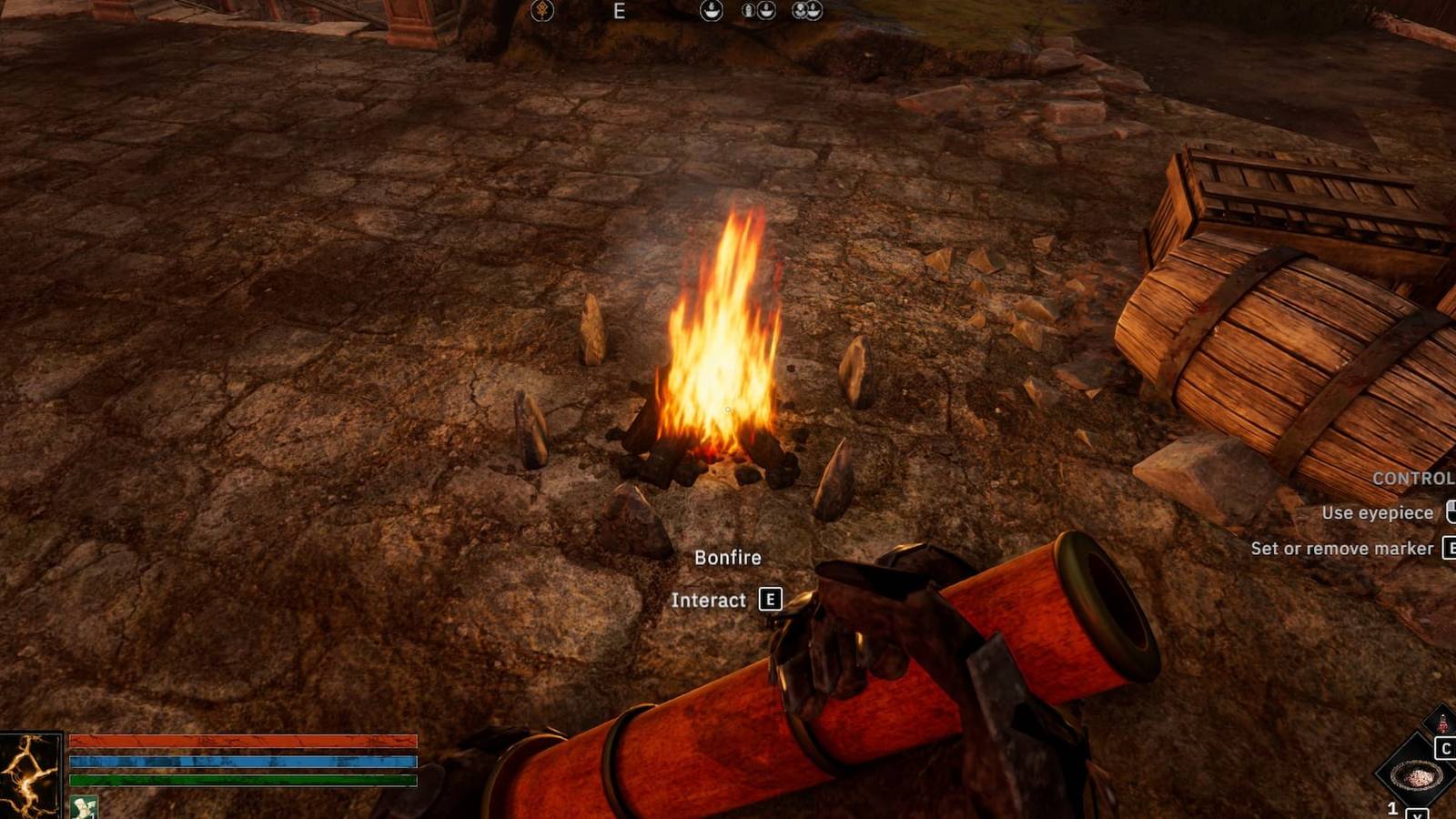Click the Interact prompt near the Bonfire
This screenshot has width=1456, height=819.
(709, 601)
